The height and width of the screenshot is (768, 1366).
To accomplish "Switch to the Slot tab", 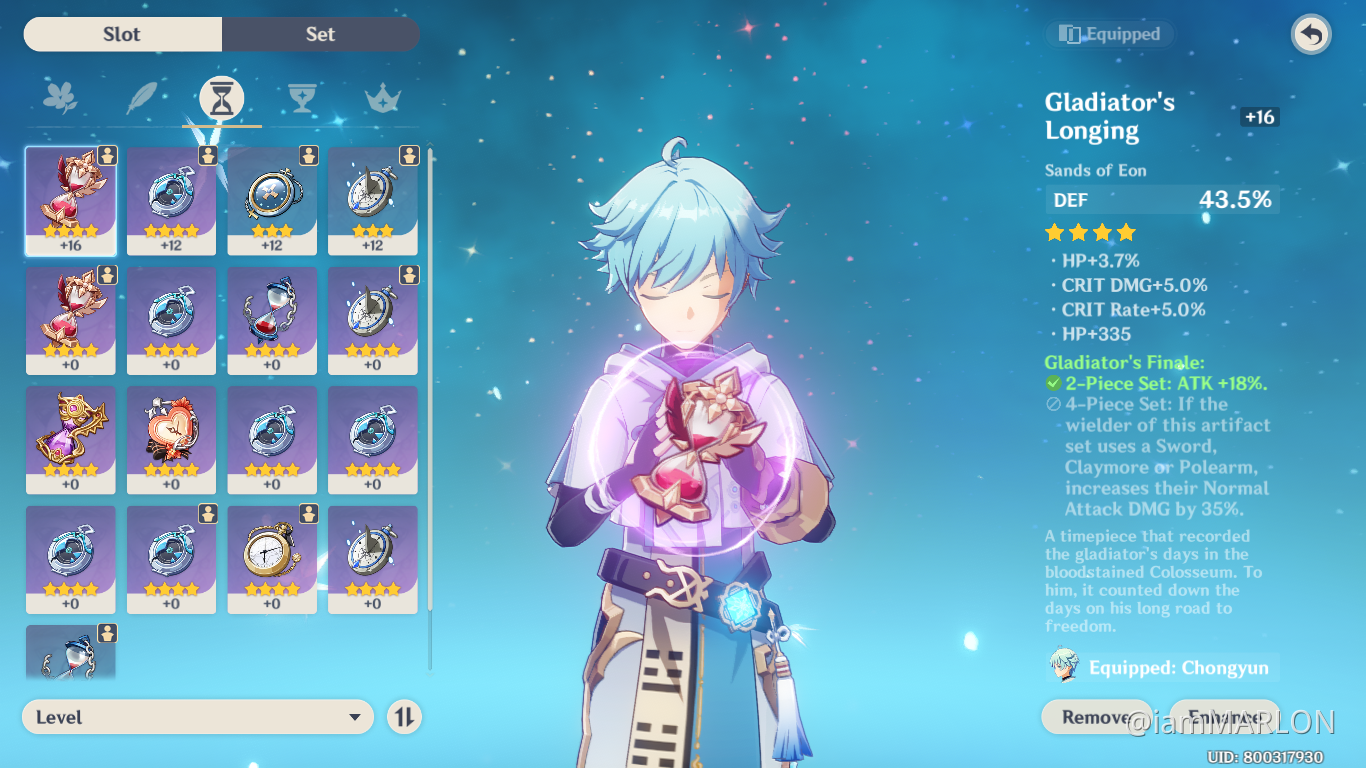I will pyautogui.click(x=121, y=34).
